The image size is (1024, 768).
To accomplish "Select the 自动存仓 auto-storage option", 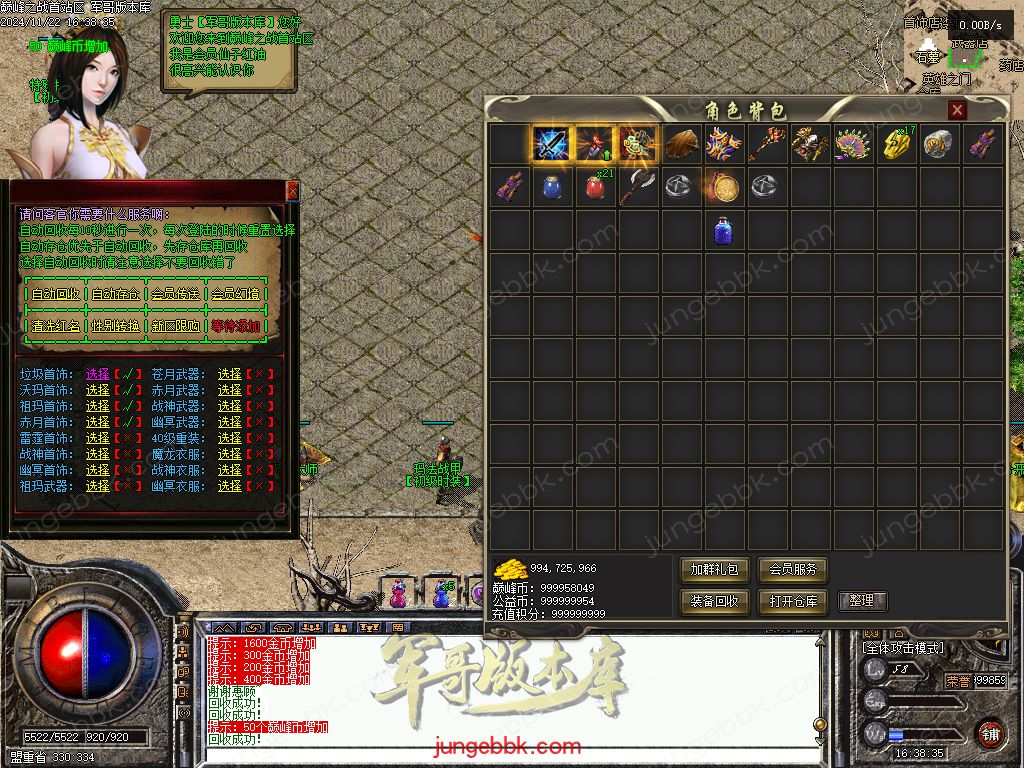I will (x=116, y=294).
